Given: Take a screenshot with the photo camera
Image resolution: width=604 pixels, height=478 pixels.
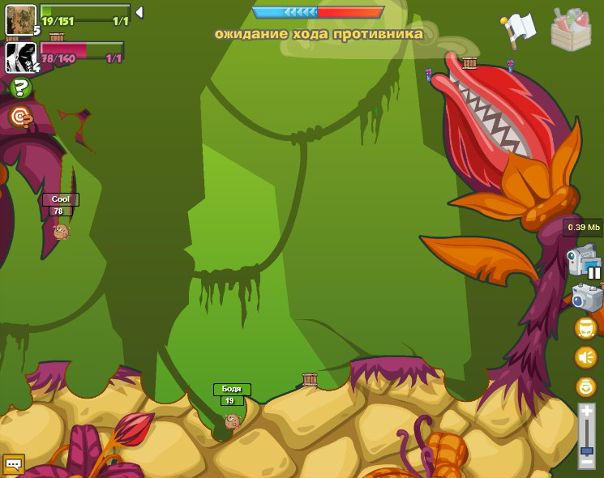Looking at the screenshot, I should [x=586, y=297].
